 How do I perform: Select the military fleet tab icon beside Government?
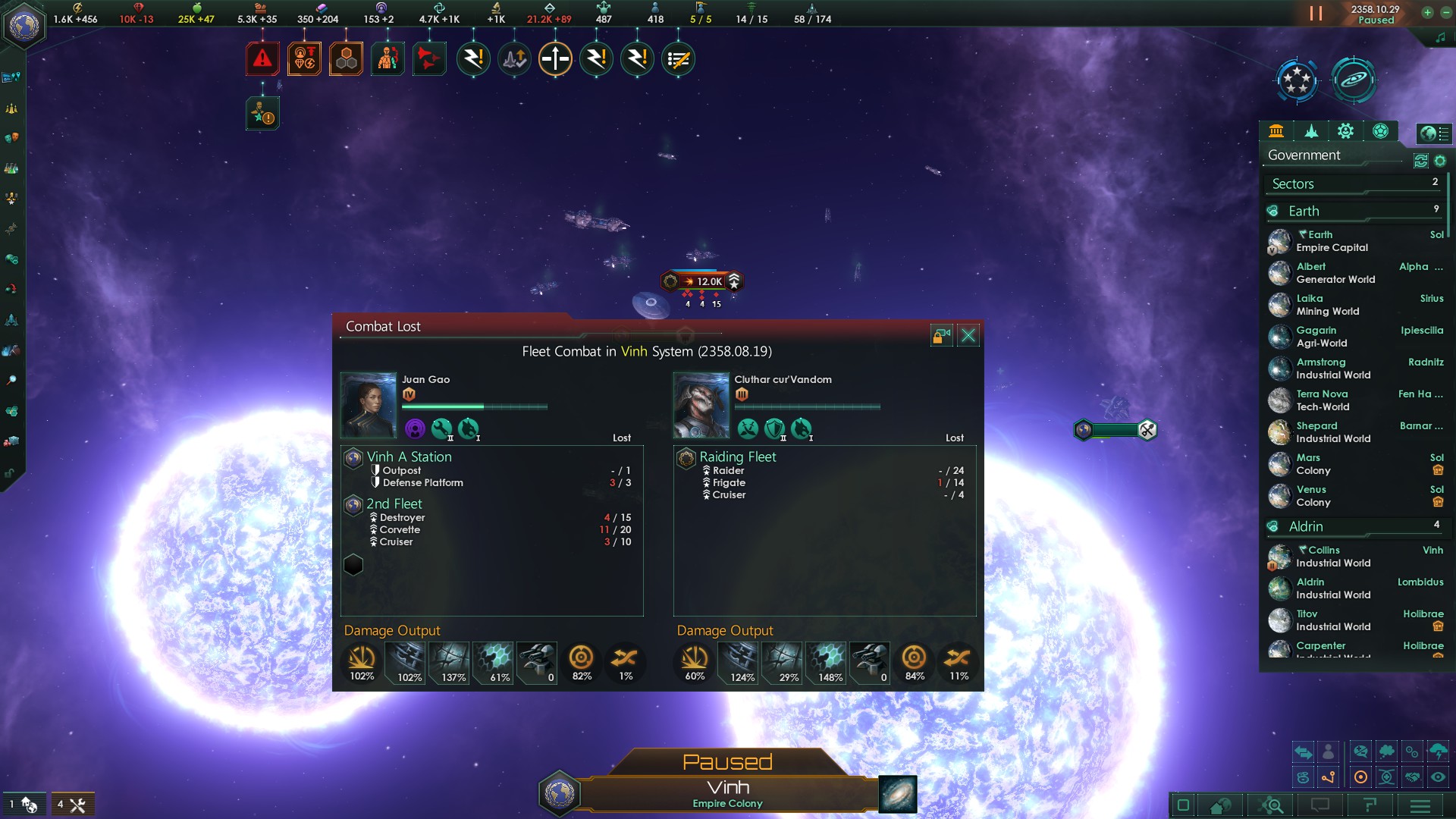pyautogui.click(x=1311, y=131)
